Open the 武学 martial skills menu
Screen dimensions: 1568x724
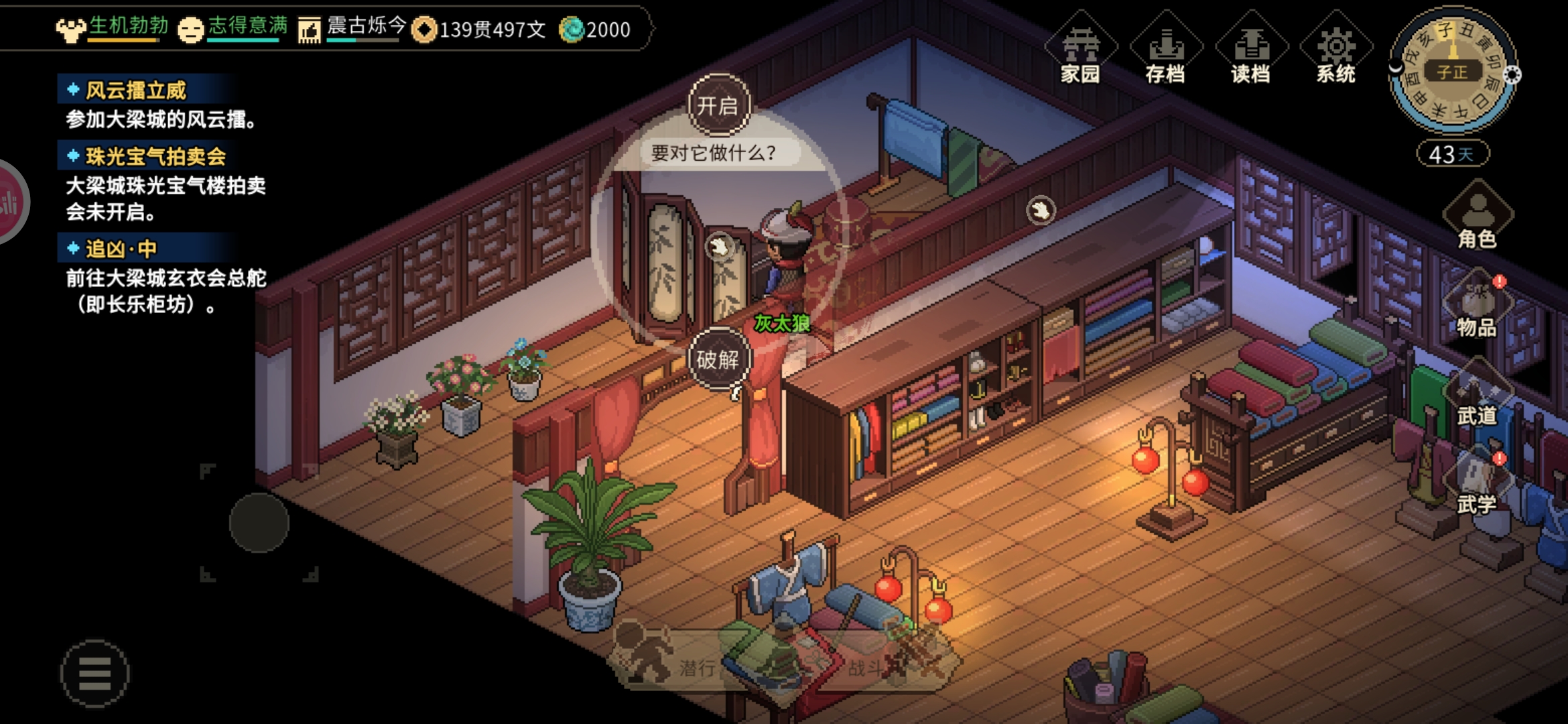(1477, 484)
